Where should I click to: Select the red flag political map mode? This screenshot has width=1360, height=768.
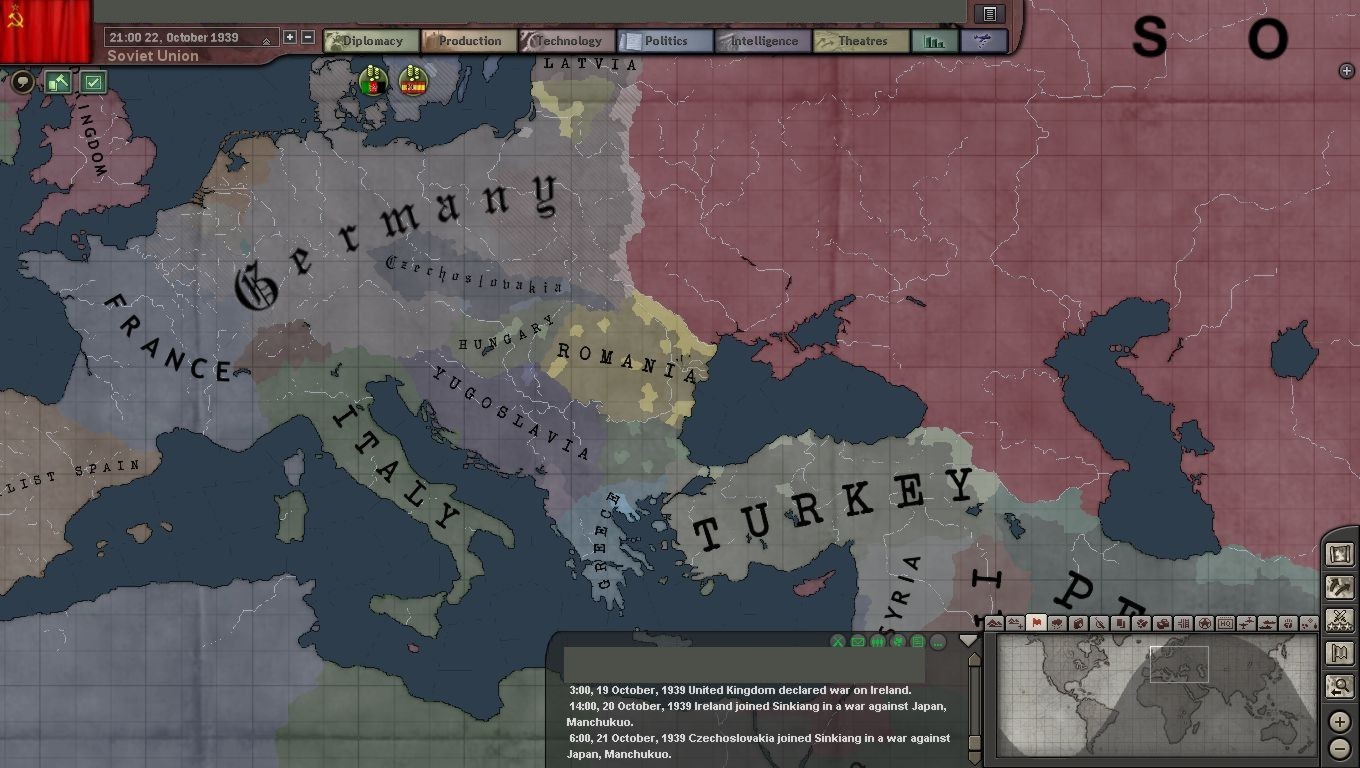click(x=1036, y=623)
